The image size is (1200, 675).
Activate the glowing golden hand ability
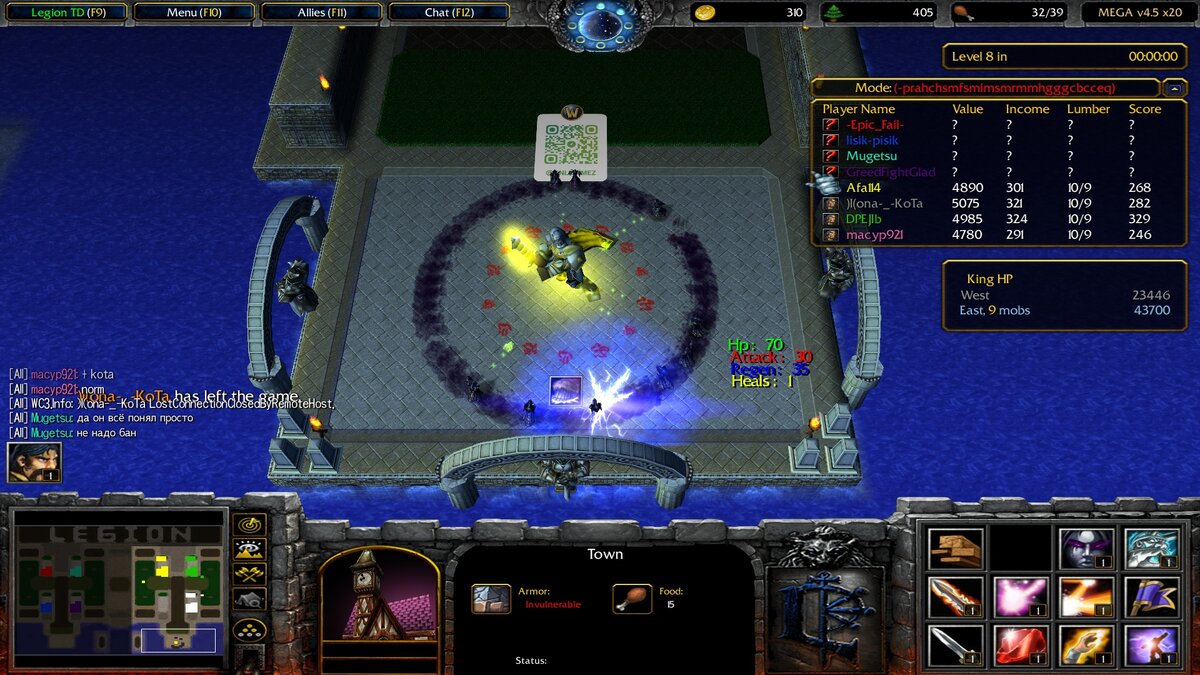(x=1086, y=646)
